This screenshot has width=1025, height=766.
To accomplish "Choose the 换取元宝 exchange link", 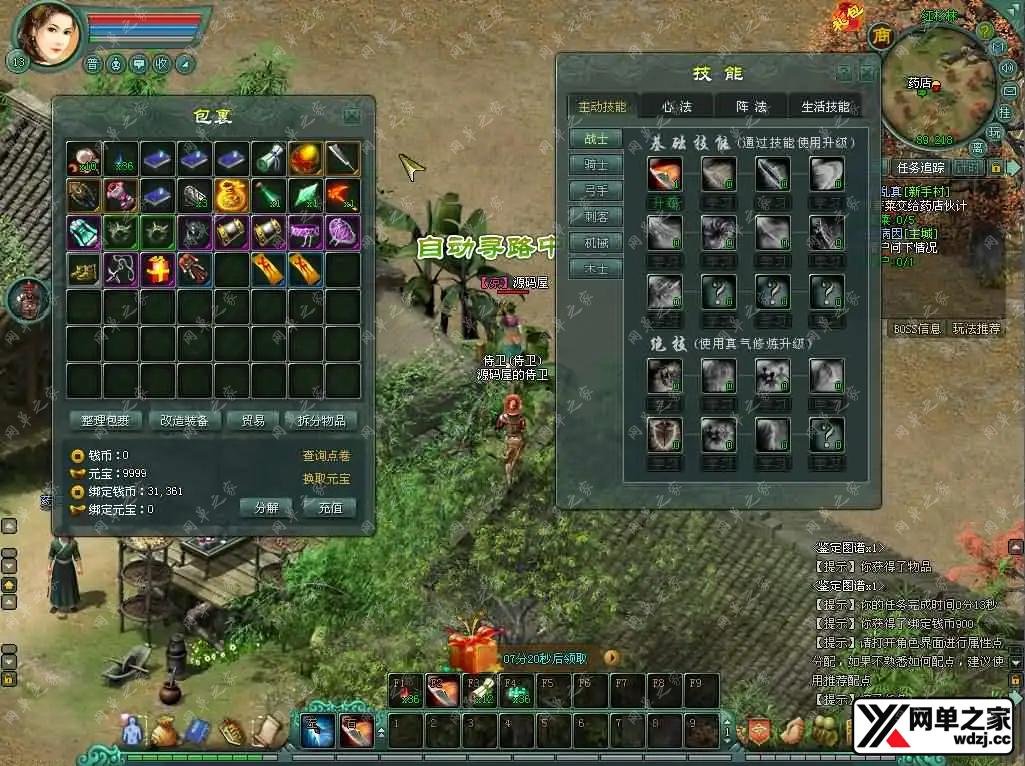I will (326, 479).
